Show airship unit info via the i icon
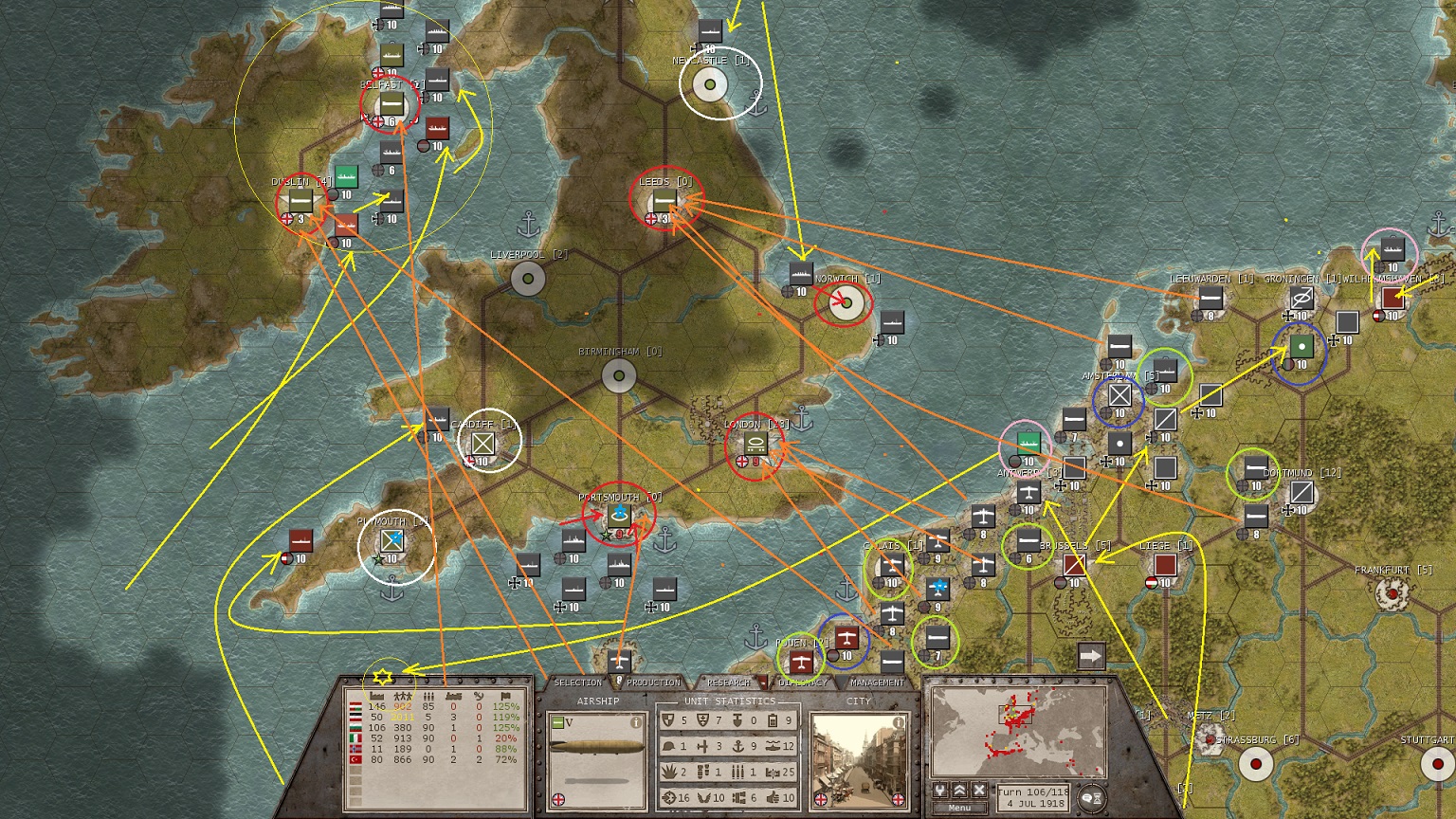The image size is (1456, 819). 636,722
